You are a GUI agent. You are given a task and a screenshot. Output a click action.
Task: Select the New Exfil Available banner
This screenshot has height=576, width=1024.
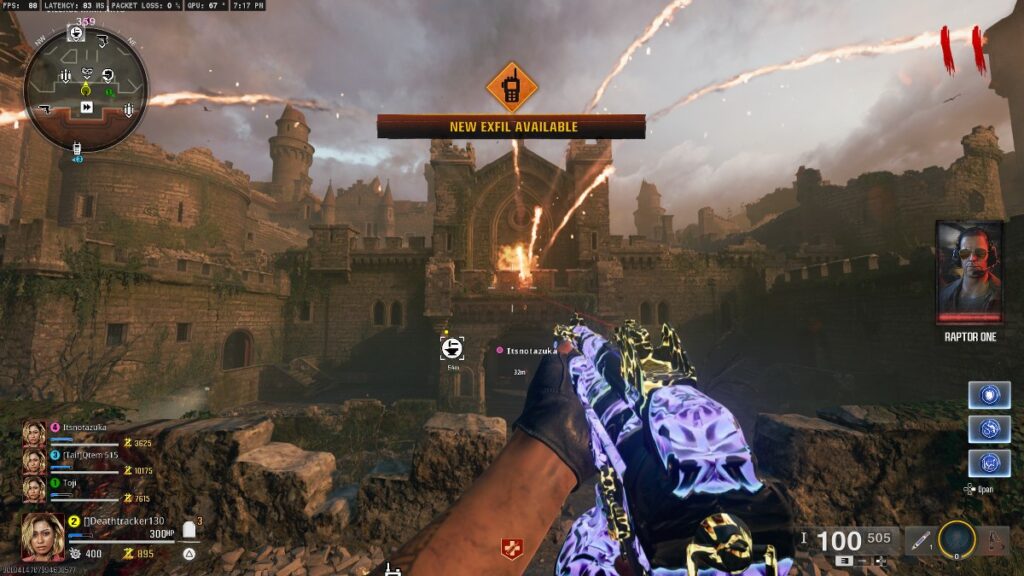coord(511,127)
